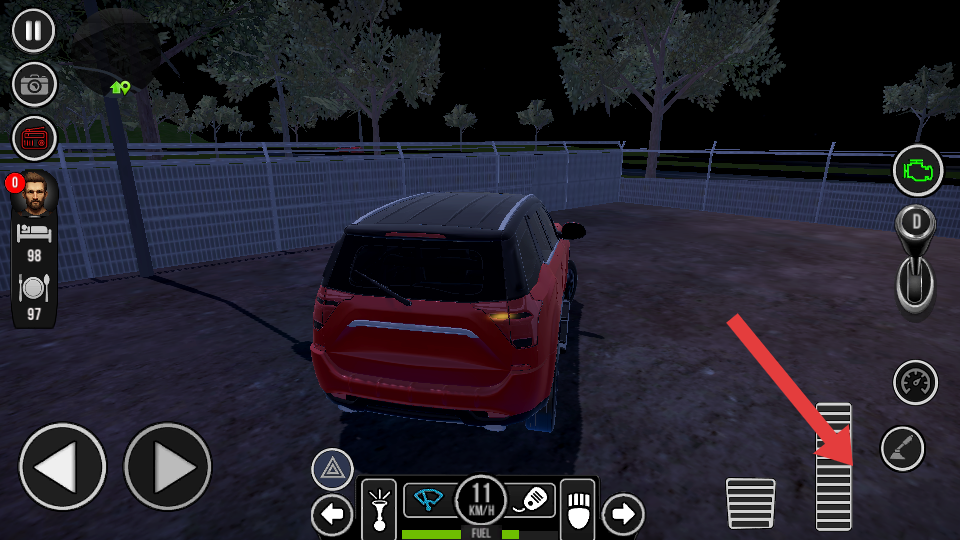Tap the speedometer gauge button

[915, 382]
